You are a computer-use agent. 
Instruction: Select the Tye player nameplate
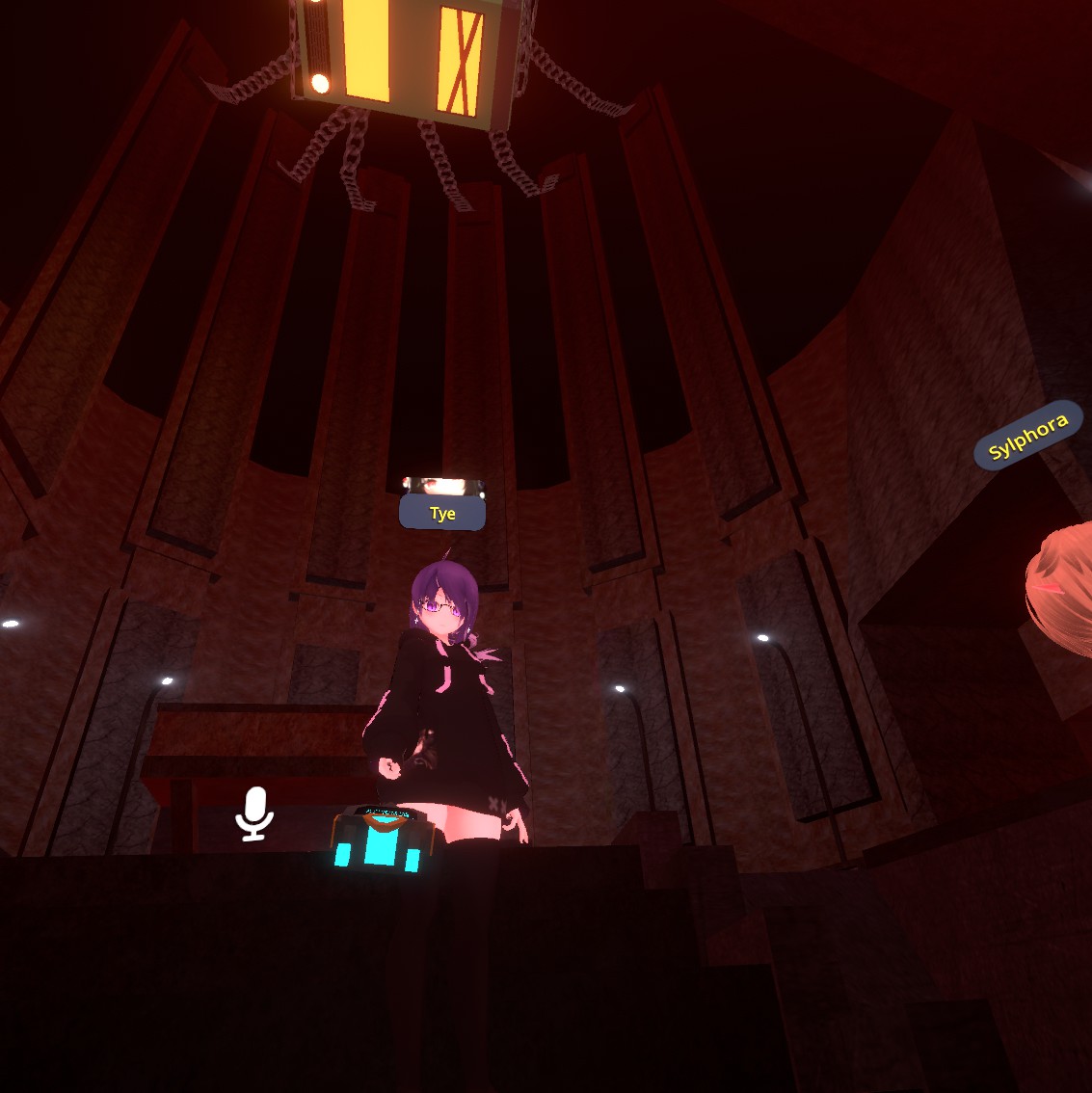pyautogui.click(x=442, y=514)
